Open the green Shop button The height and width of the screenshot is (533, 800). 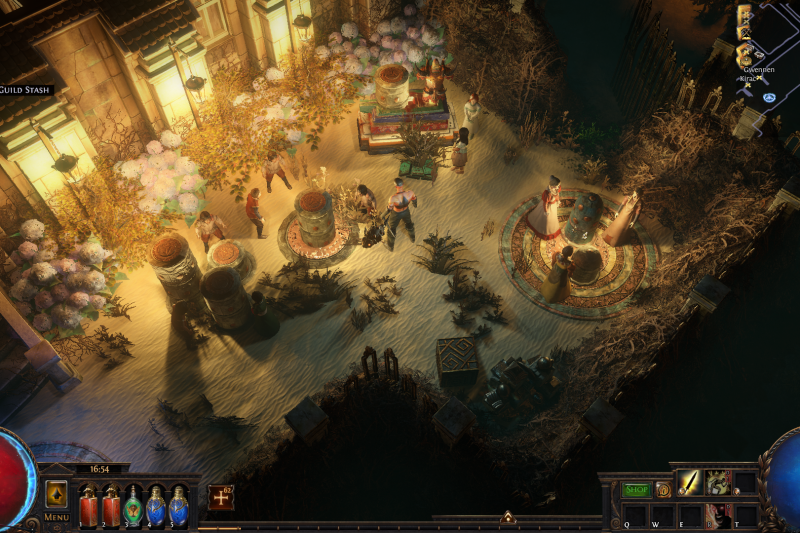click(x=637, y=490)
